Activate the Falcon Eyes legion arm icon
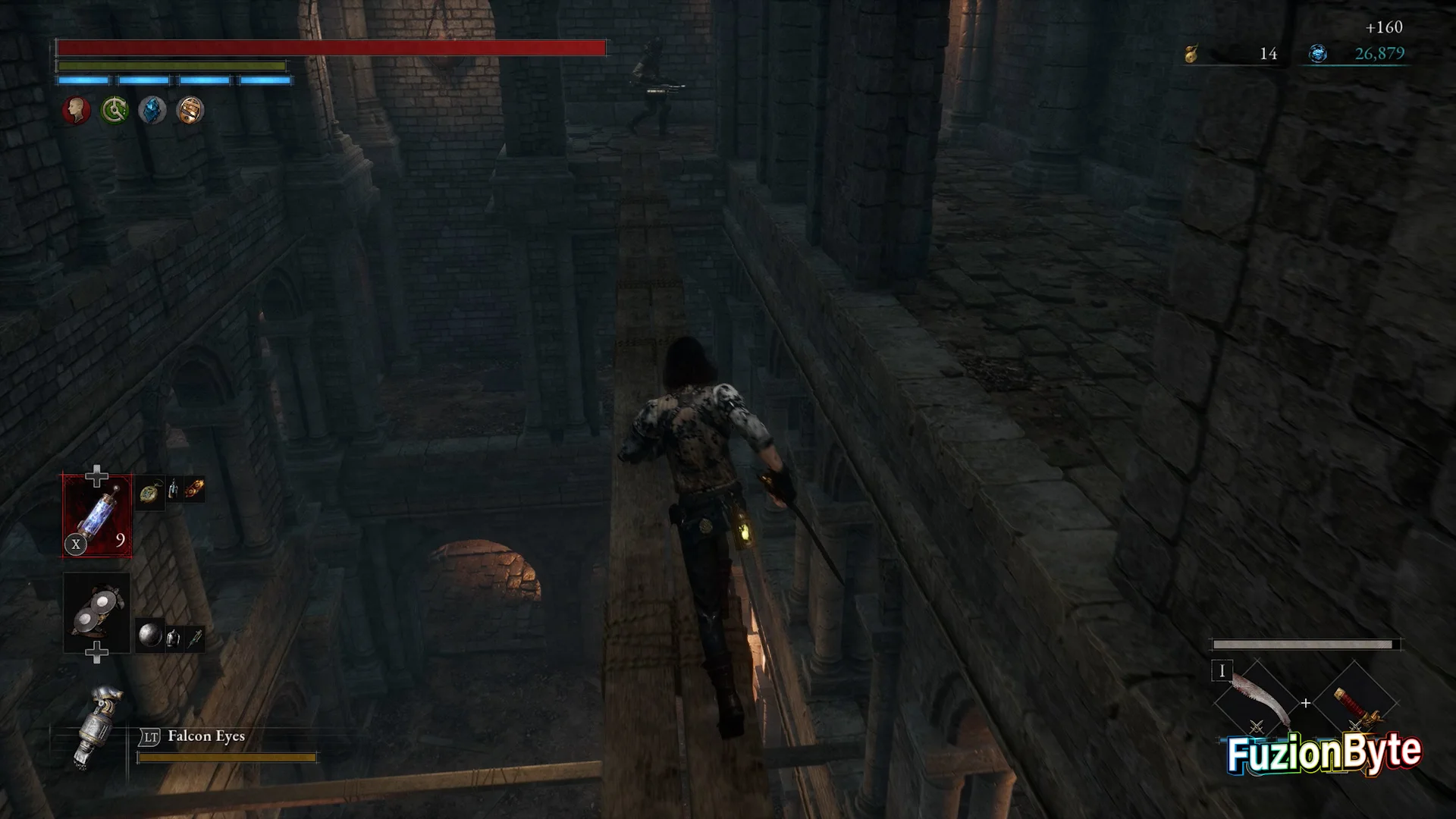1456x819 pixels. 97,726
